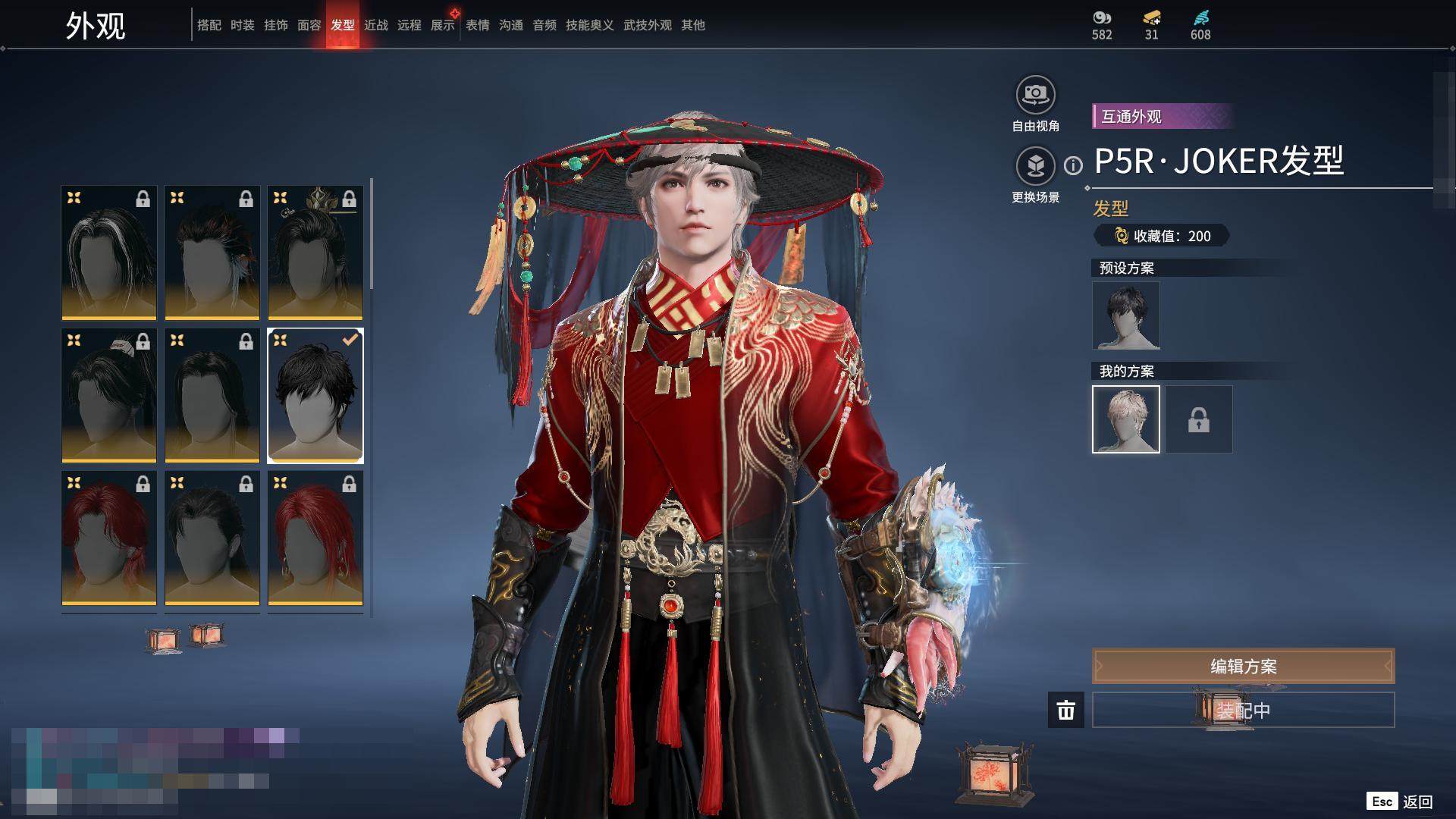Open the 近战 melee tab

(375, 25)
